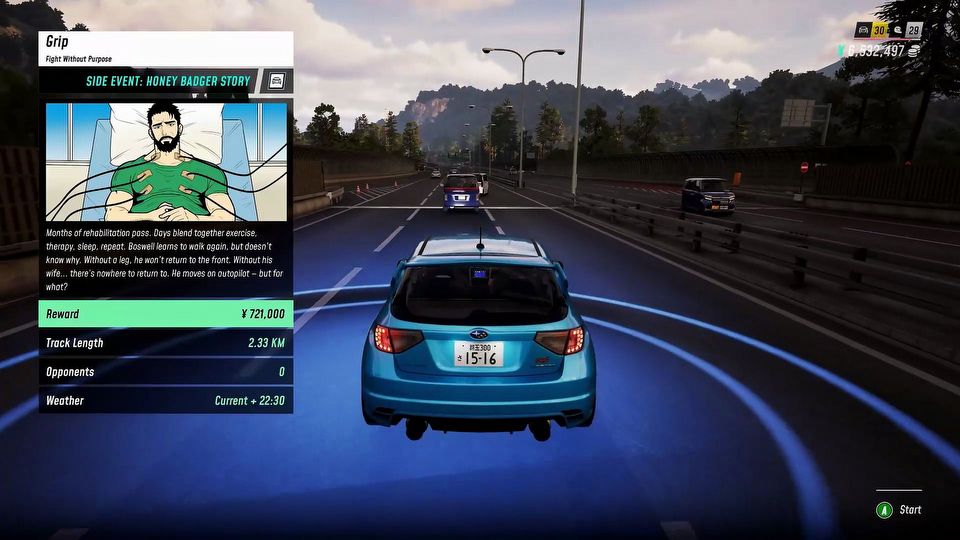Select the Reward row showing ¥721,000

pos(166,314)
